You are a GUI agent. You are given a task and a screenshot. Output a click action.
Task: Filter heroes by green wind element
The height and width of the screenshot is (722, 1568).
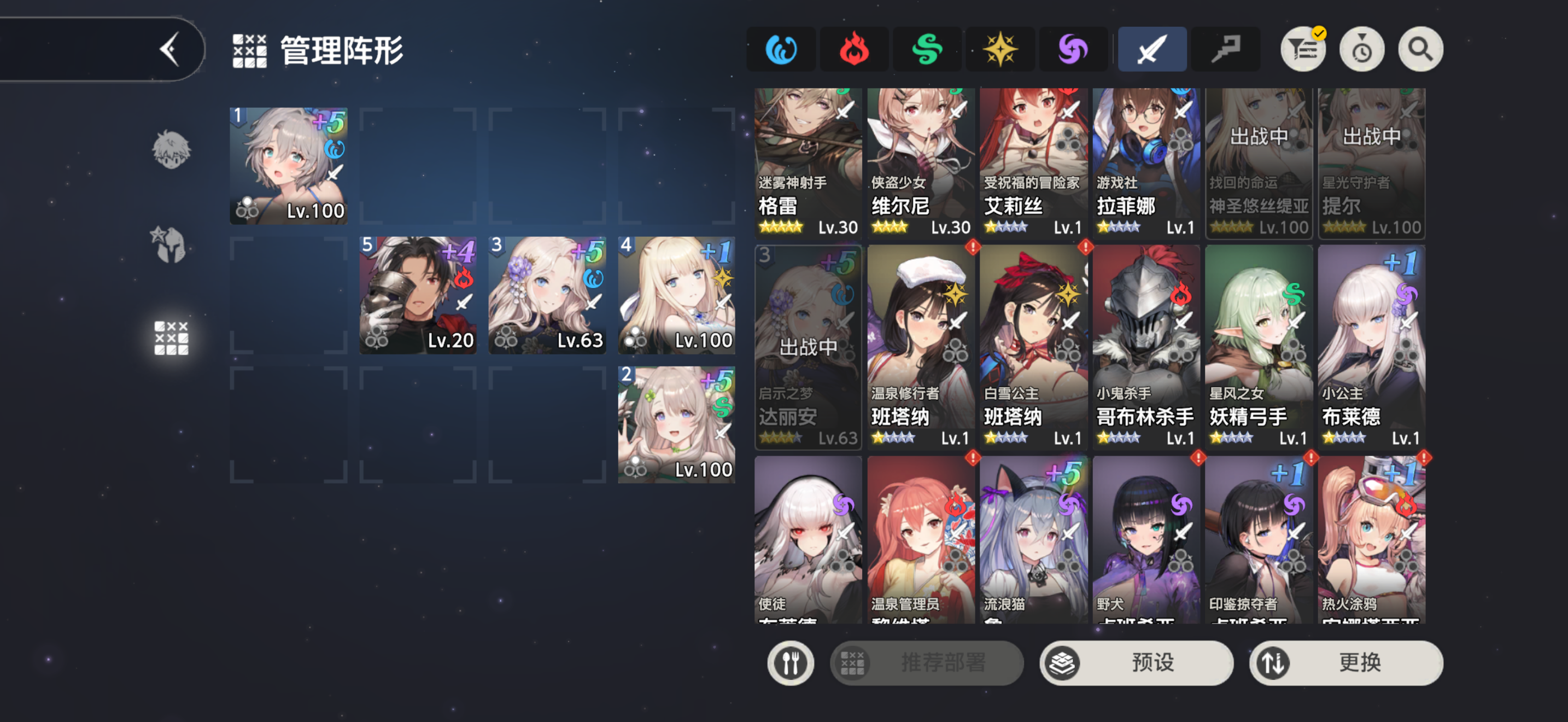(927, 49)
